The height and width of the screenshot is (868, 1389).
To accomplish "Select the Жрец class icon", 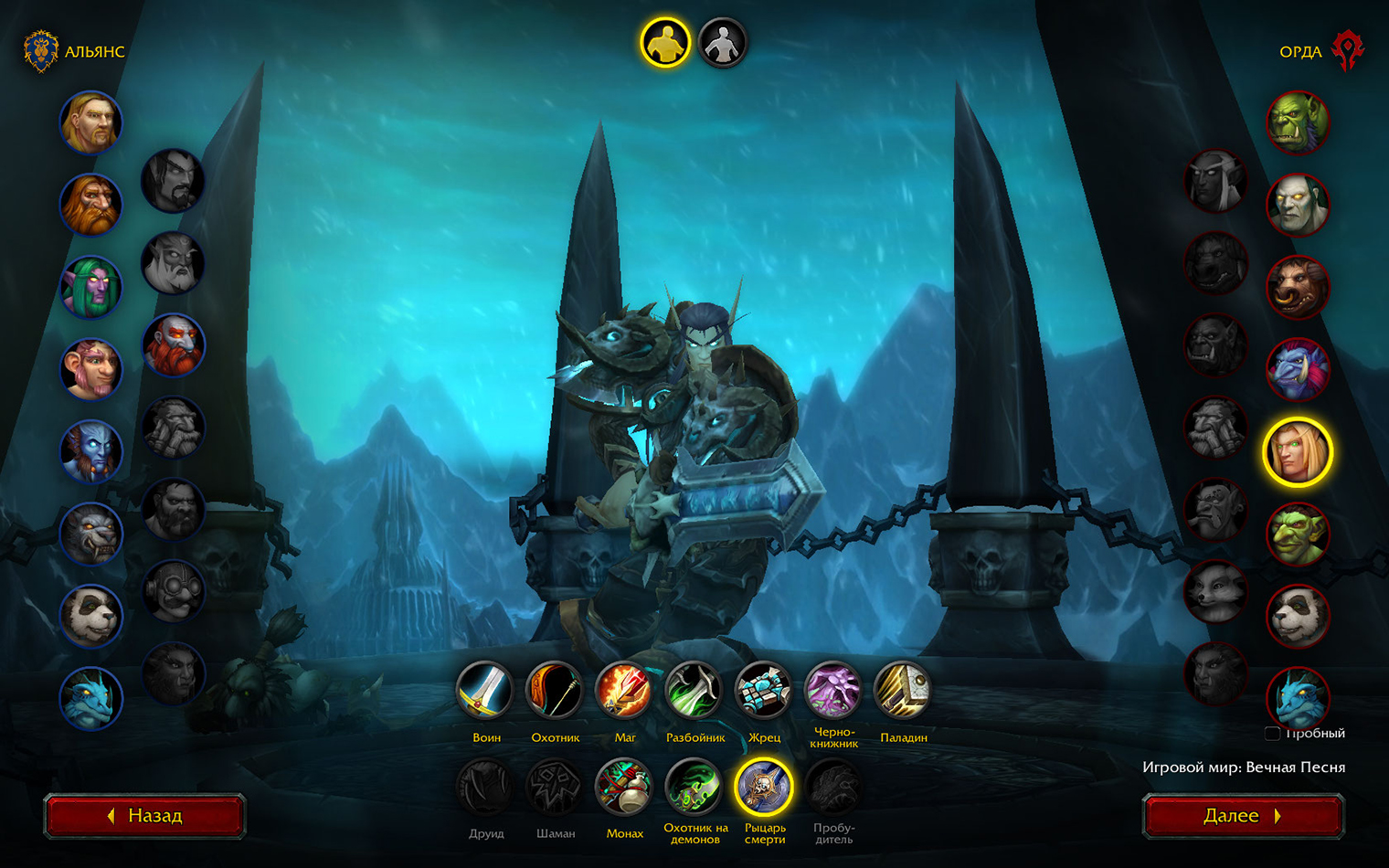I will 763,691.
